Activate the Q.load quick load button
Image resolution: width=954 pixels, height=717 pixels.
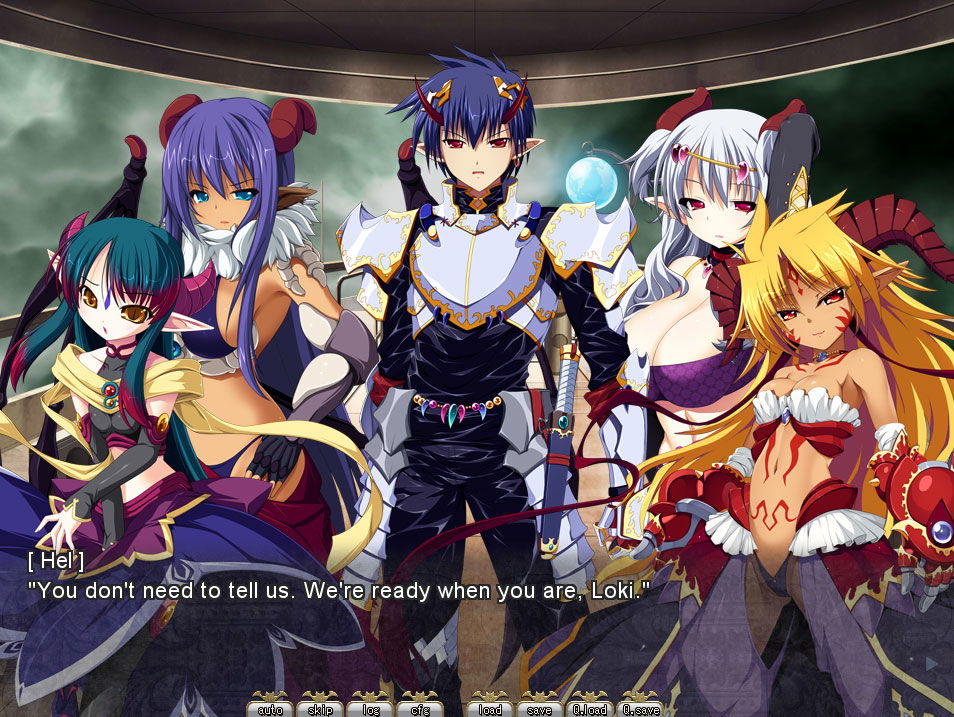(590, 708)
